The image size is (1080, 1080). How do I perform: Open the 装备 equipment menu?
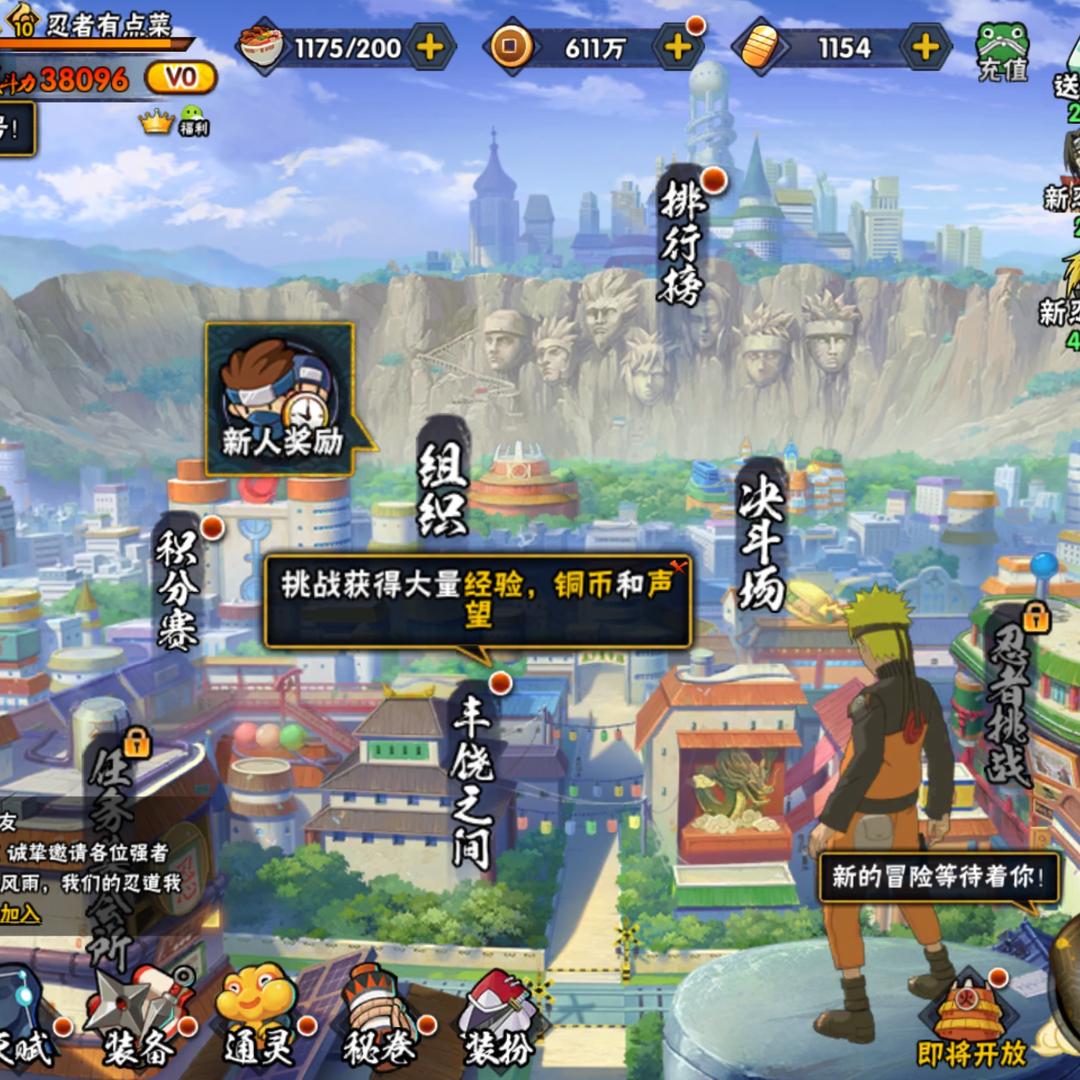point(140,1020)
